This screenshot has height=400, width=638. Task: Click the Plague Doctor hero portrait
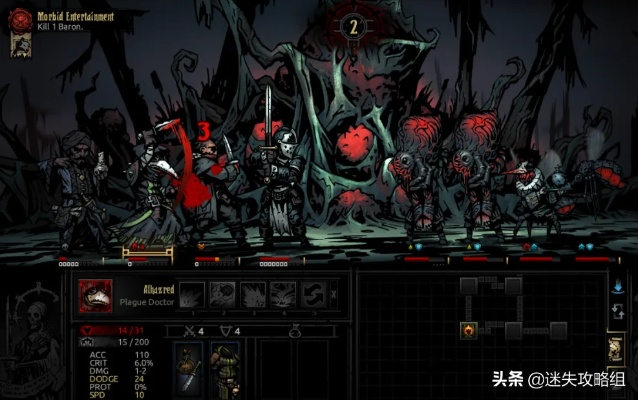click(96, 295)
